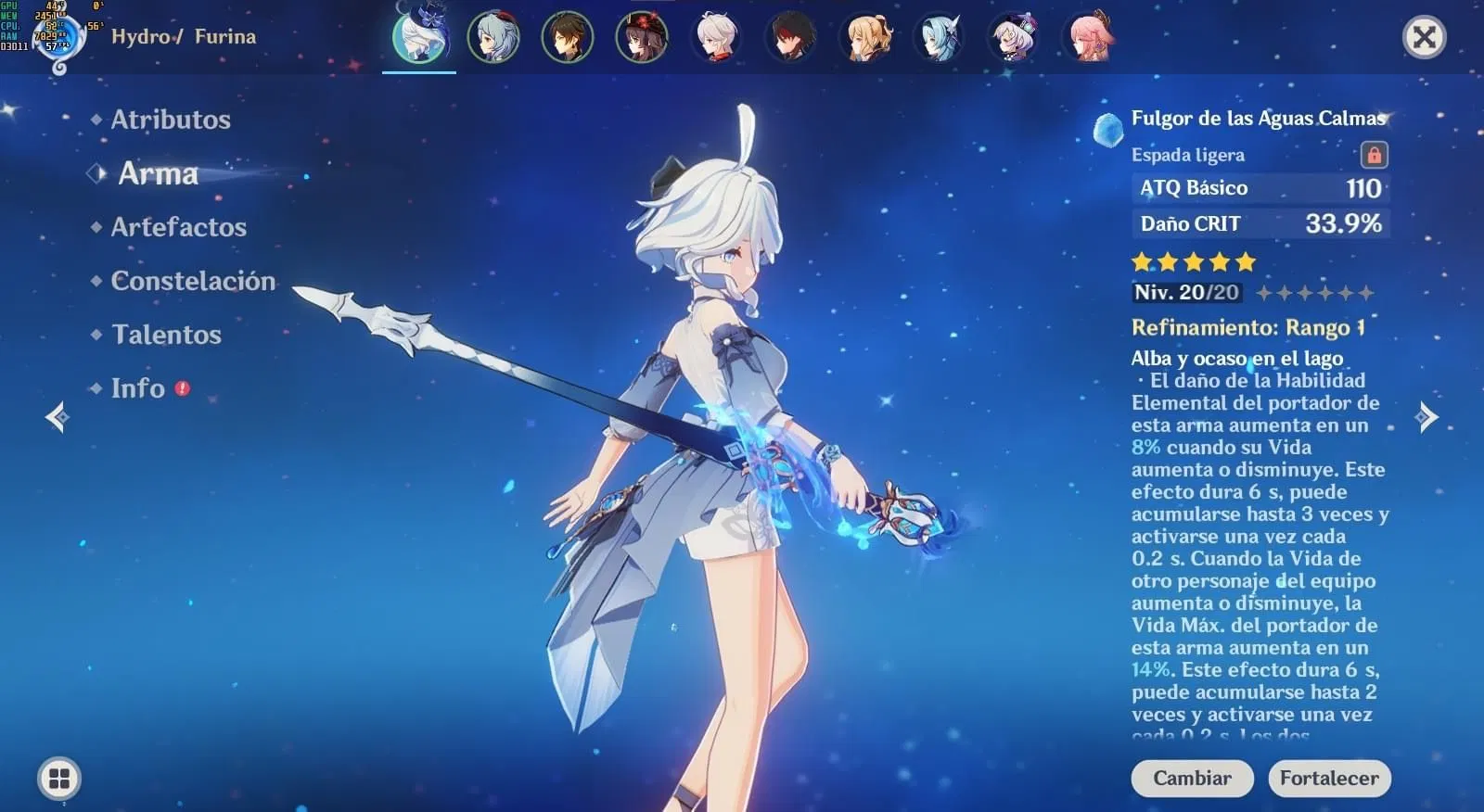Click Furina's Hydro avatar in the top corner
Image resolution: width=1484 pixels, height=812 pixels.
59,39
